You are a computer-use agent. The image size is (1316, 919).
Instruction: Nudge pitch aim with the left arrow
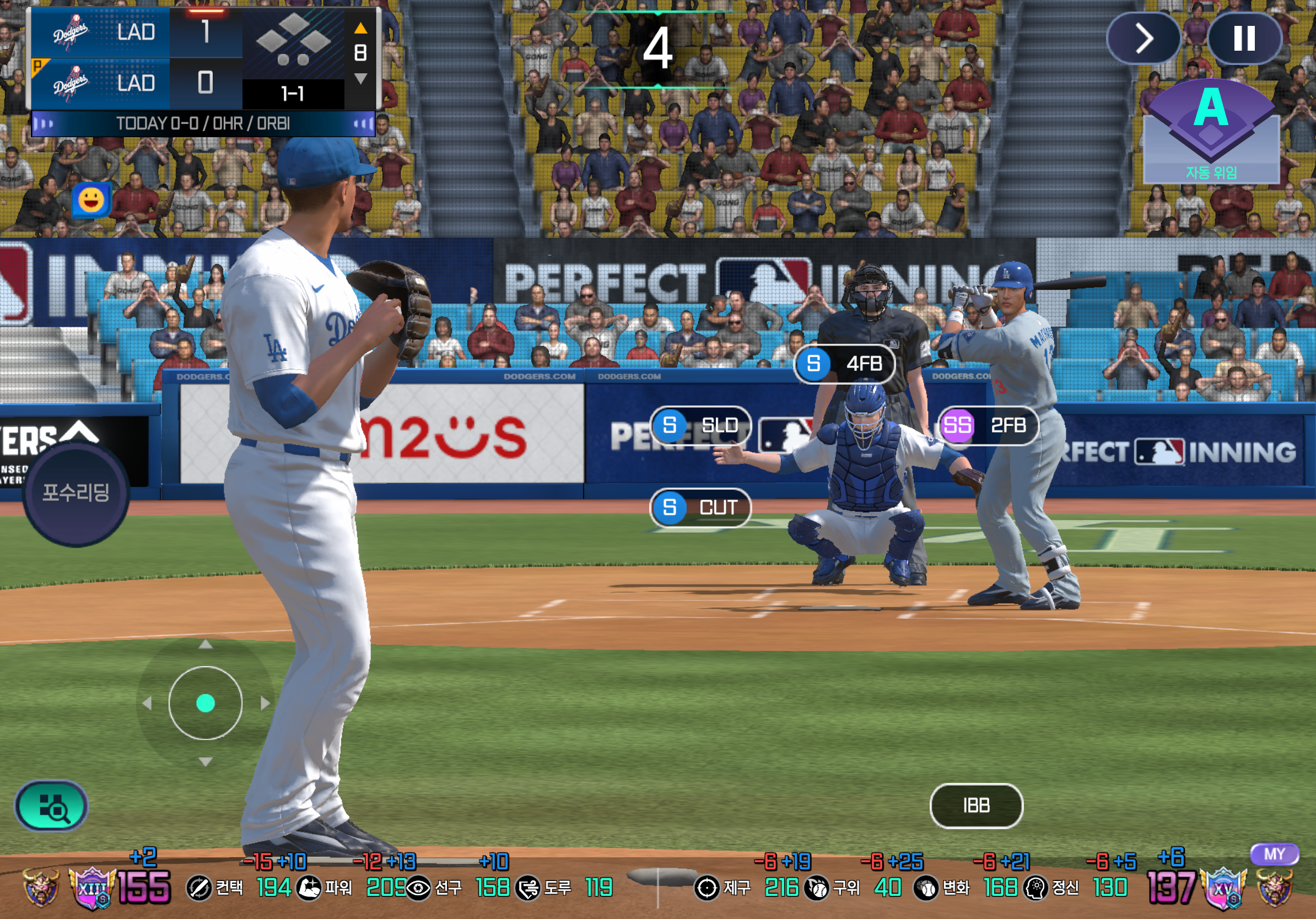coord(147,703)
